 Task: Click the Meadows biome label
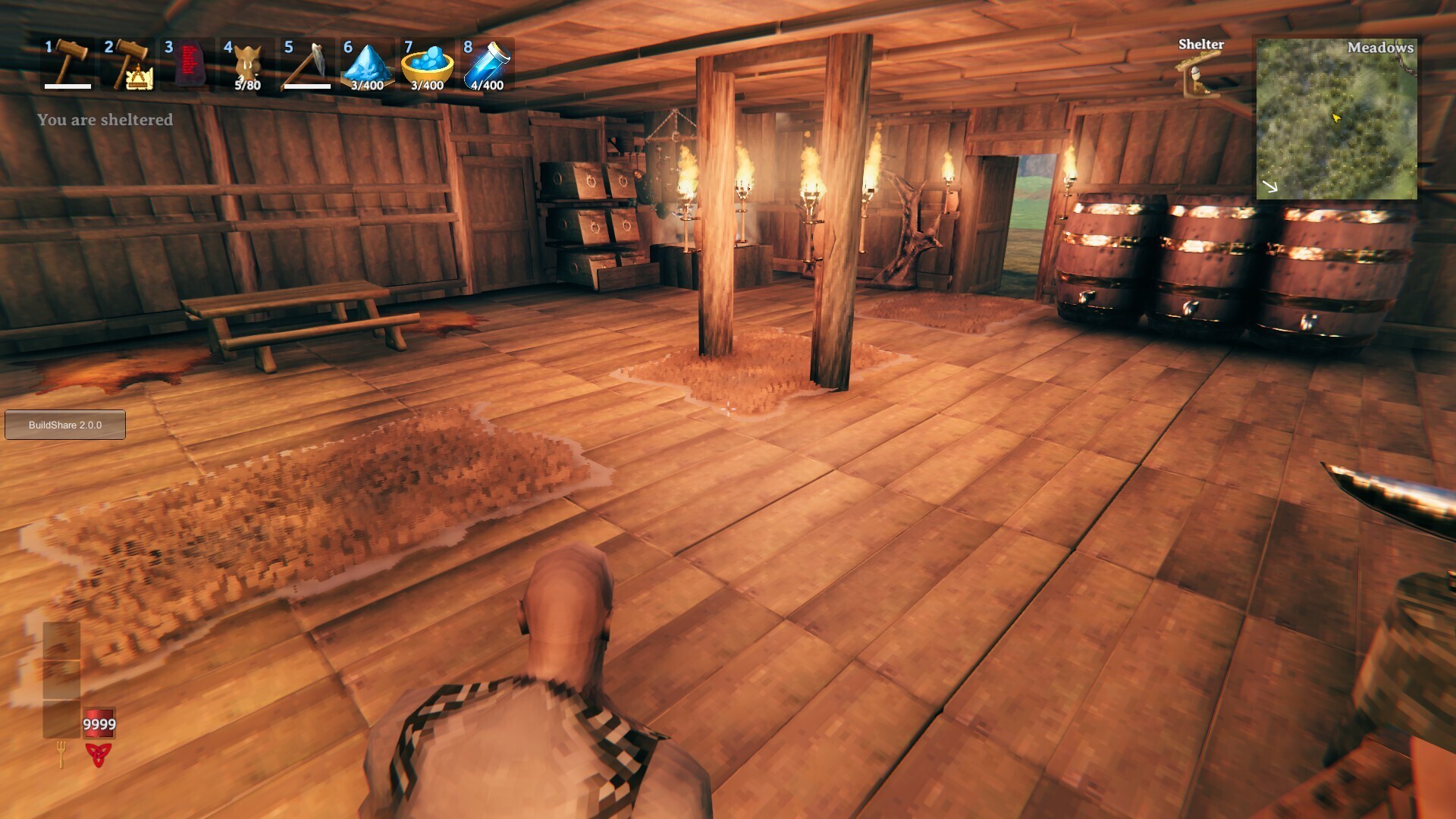1380,48
